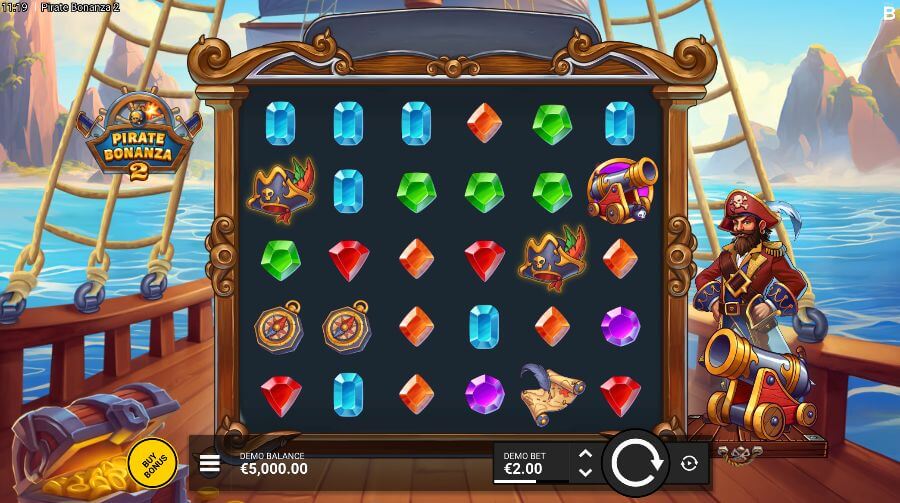Image resolution: width=900 pixels, height=503 pixels.
Task: Open the Buy Bonus feature
Action: (152, 462)
